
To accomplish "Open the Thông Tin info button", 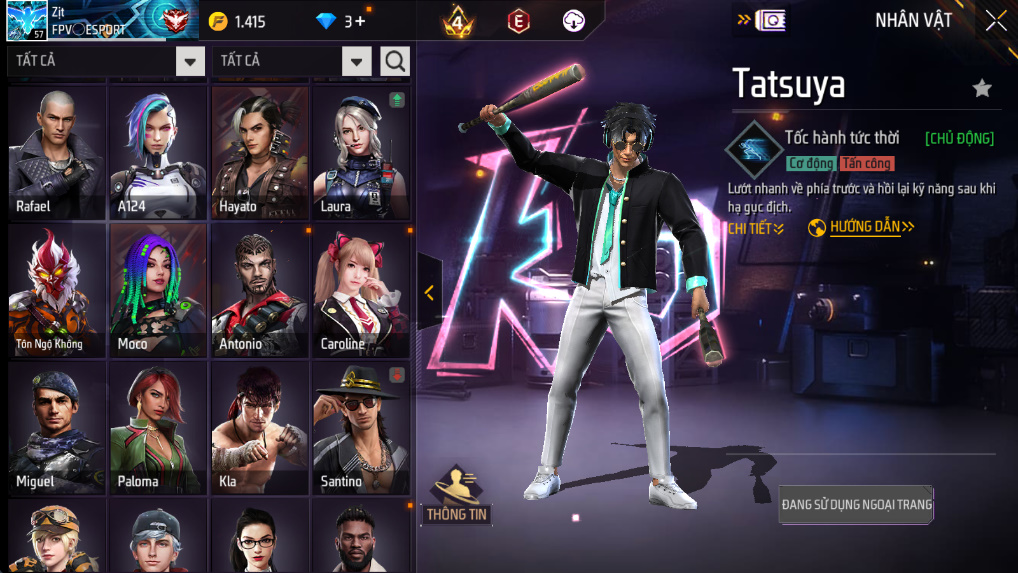I will [457, 495].
